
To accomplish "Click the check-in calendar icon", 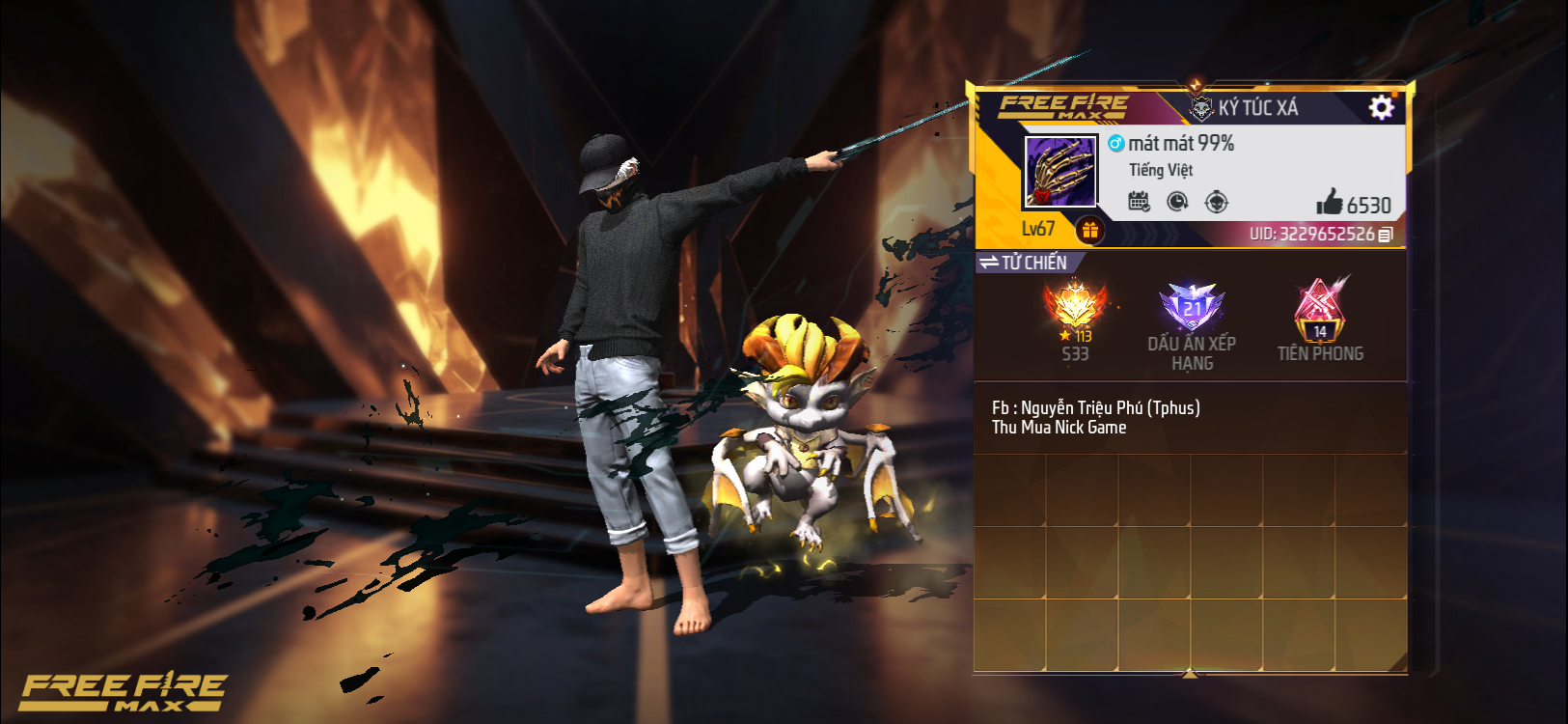I will [1140, 200].
